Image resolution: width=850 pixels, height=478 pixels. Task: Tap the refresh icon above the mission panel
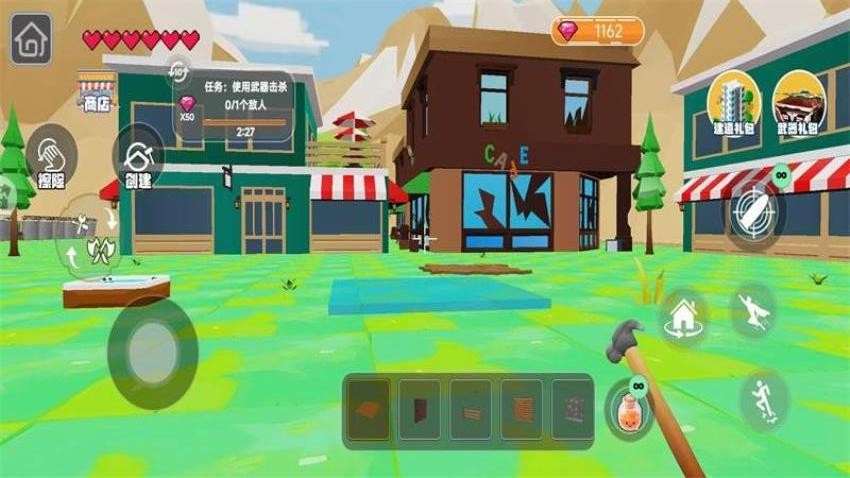(x=179, y=70)
